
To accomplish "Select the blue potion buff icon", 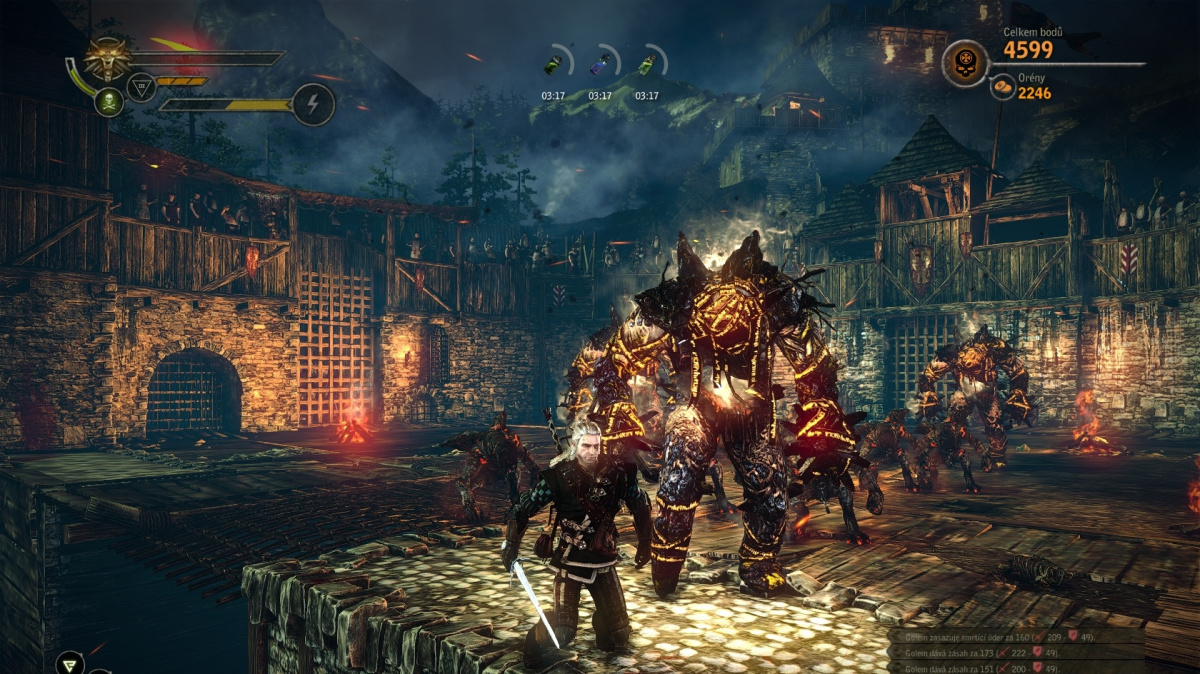I will click(x=600, y=65).
